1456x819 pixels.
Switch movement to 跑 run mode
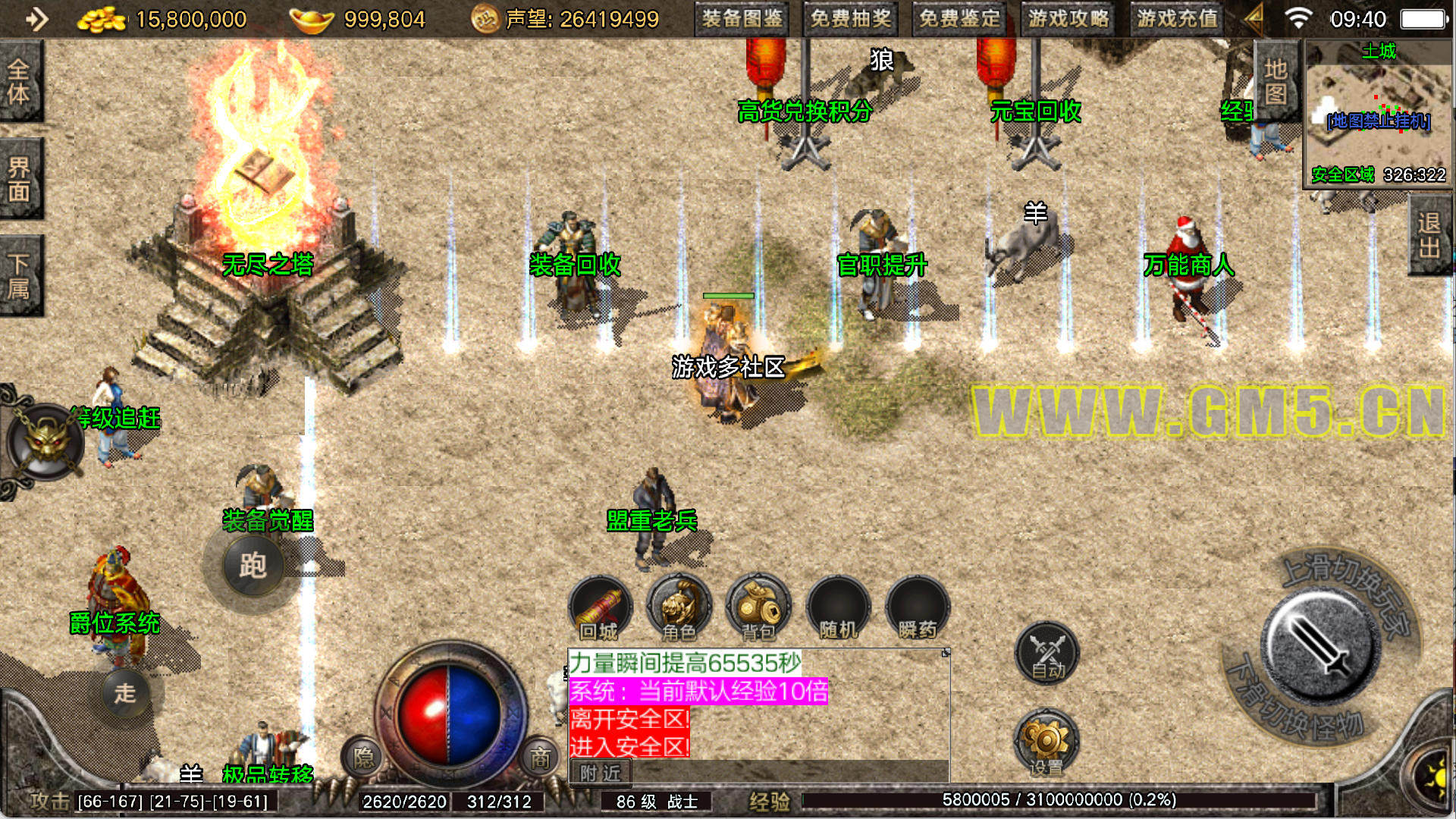(x=253, y=566)
